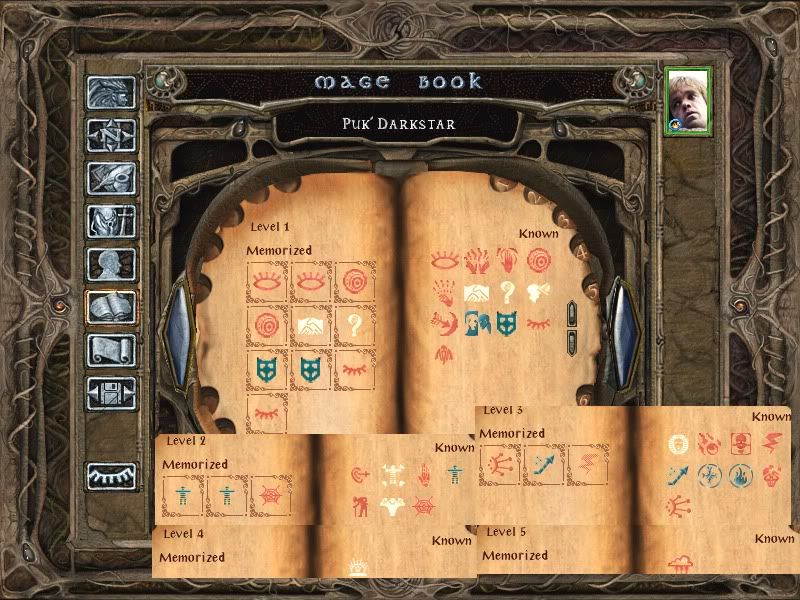Return to game with top sidebar button
Viewport: 800px width, 600px height.
(111, 92)
